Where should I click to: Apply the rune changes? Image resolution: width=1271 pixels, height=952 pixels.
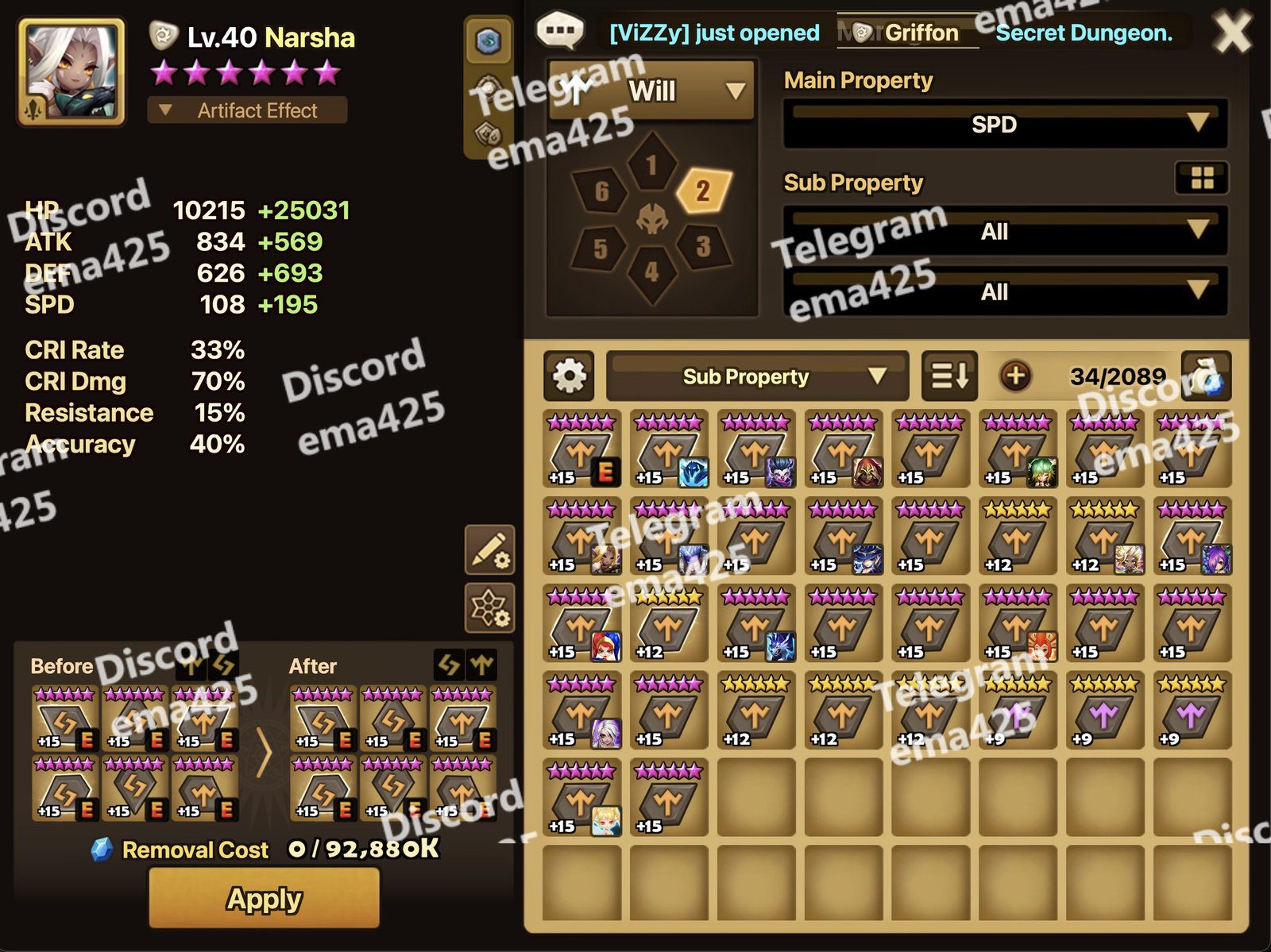[x=264, y=898]
